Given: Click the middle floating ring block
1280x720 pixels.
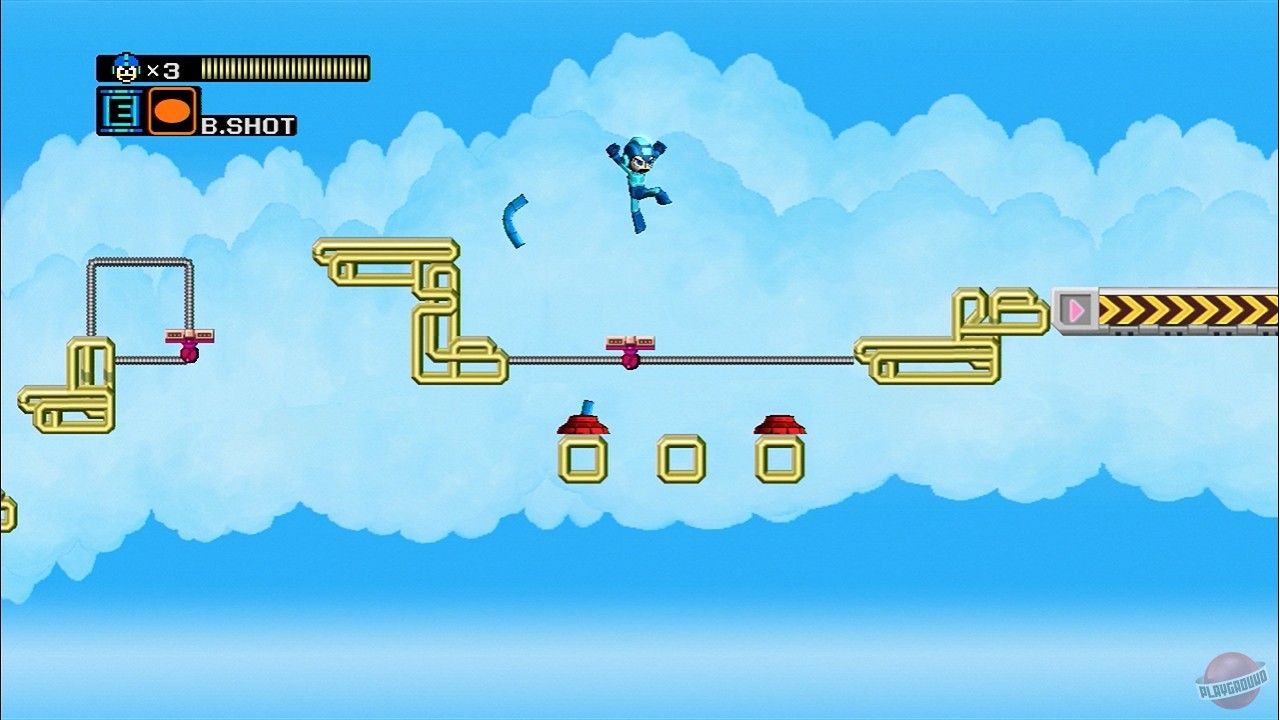Looking at the screenshot, I should (x=678, y=458).
